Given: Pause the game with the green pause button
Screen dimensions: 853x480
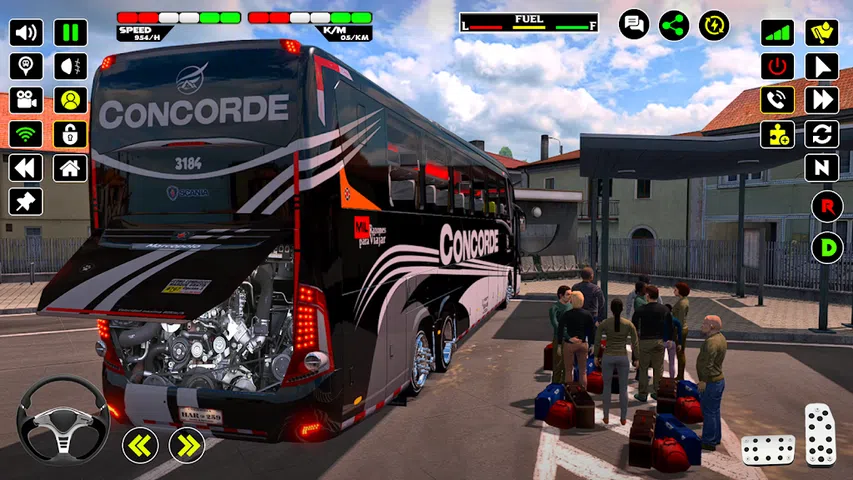Looking at the screenshot, I should pos(70,32).
